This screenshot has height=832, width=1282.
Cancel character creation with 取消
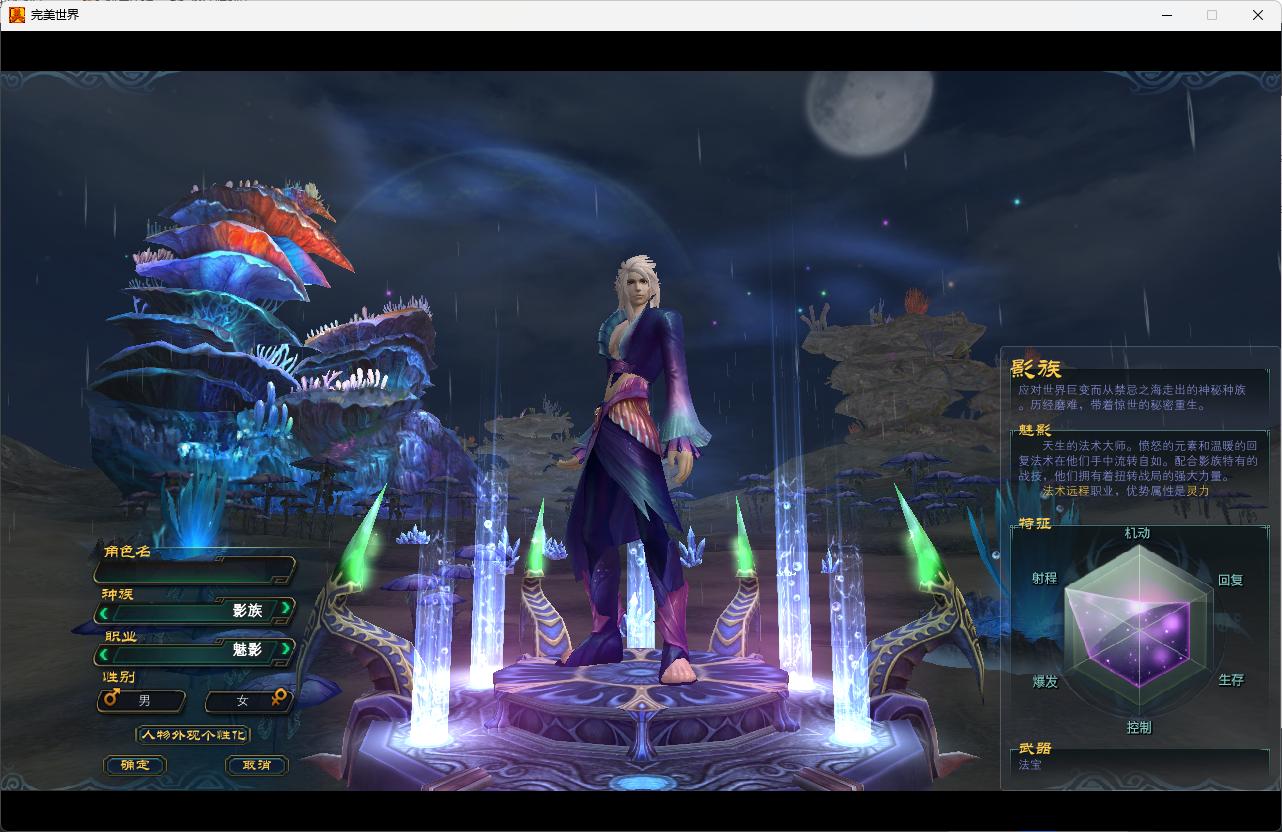(x=257, y=765)
